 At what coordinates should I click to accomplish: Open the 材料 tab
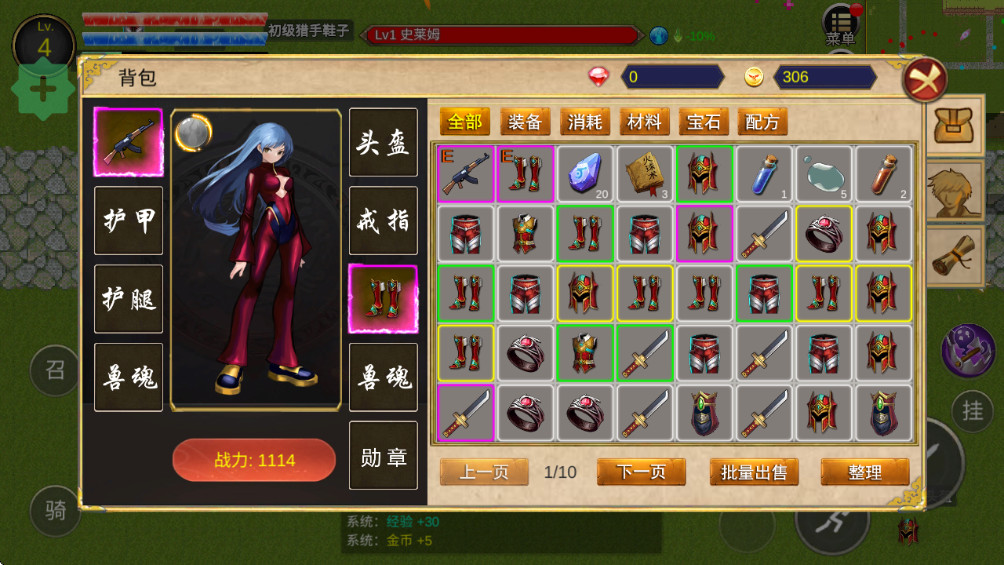644,122
